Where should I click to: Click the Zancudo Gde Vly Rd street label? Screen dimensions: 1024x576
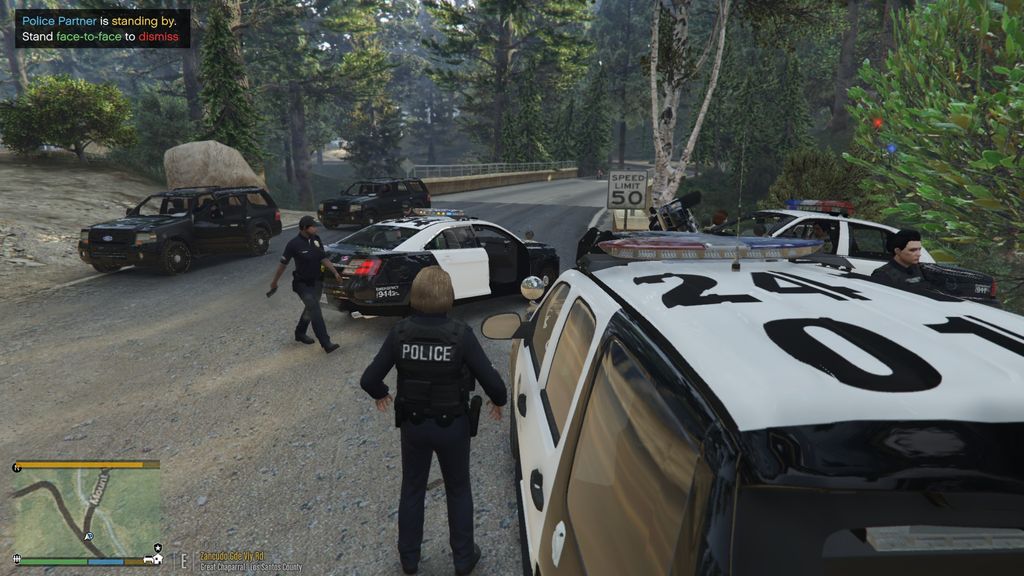(231, 556)
